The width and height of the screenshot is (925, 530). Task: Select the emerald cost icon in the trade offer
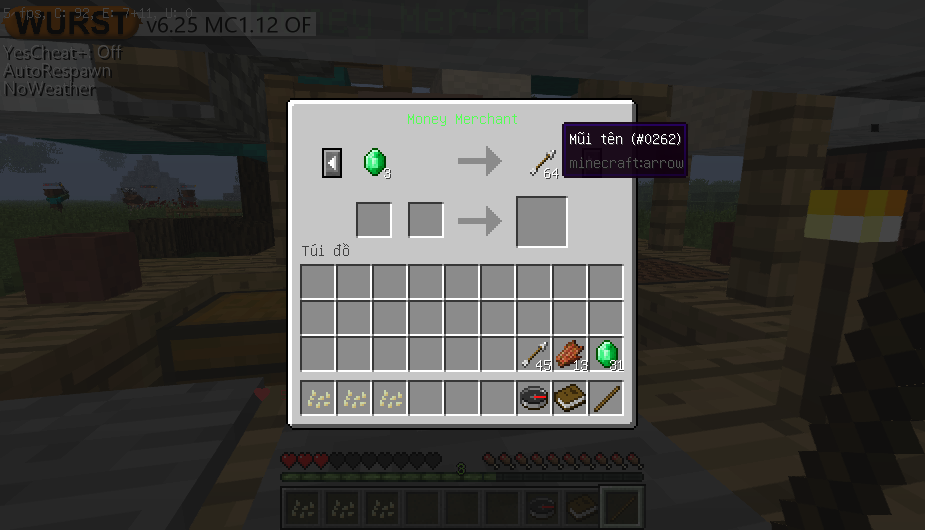[375, 162]
